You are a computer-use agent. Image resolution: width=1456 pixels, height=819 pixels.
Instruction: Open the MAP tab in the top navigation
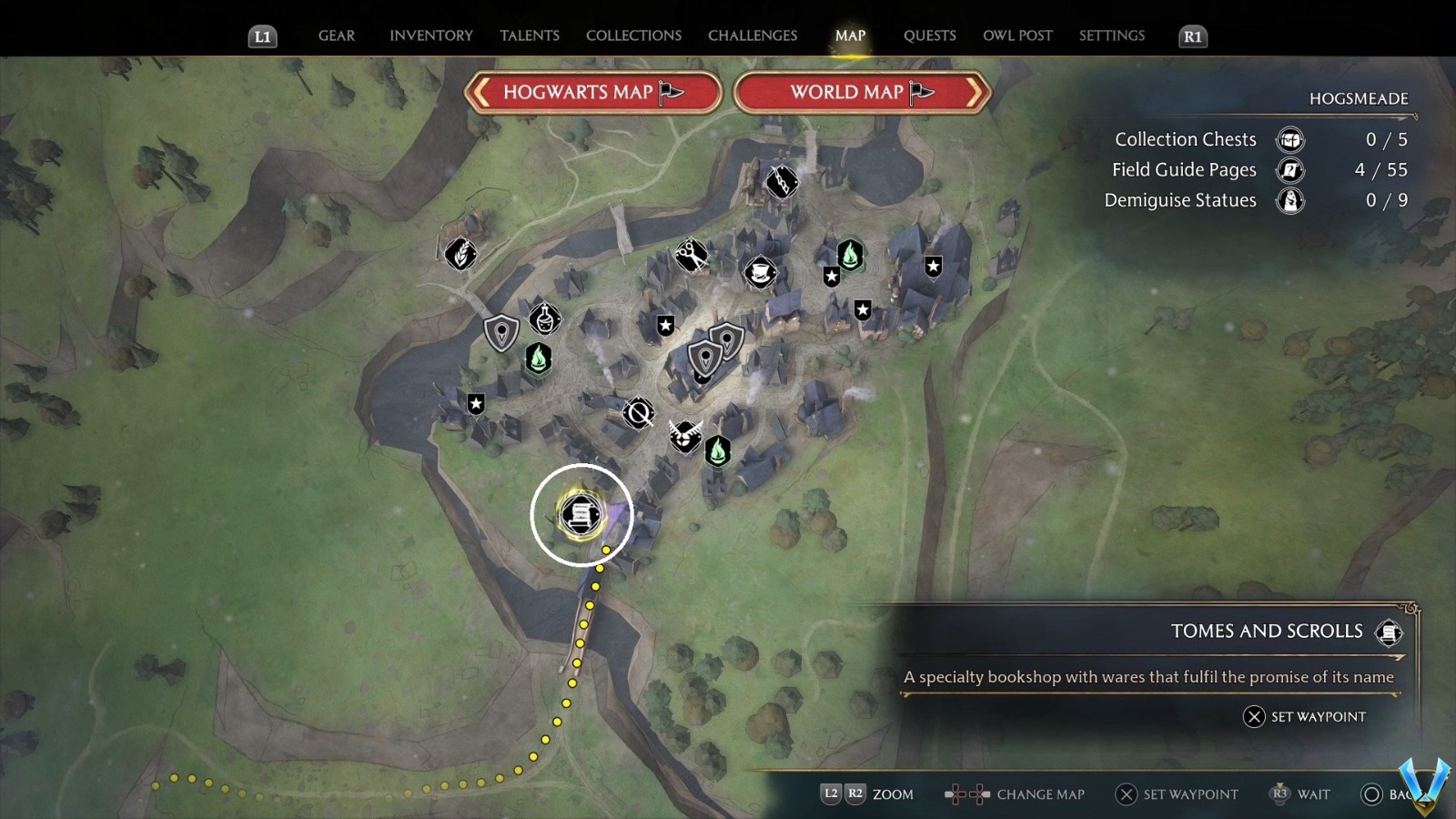click(x=850, y=35)
